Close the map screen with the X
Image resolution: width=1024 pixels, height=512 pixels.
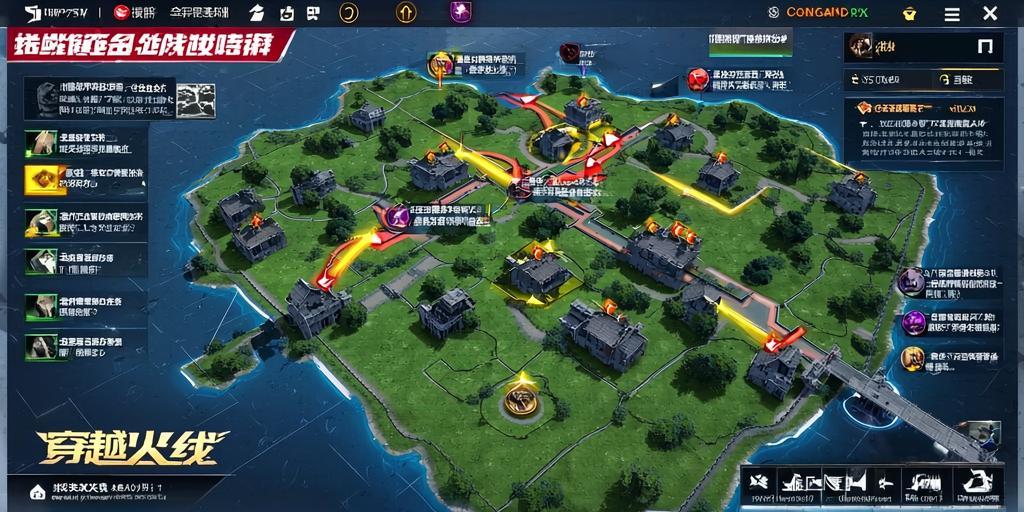[x=989, y=13]
